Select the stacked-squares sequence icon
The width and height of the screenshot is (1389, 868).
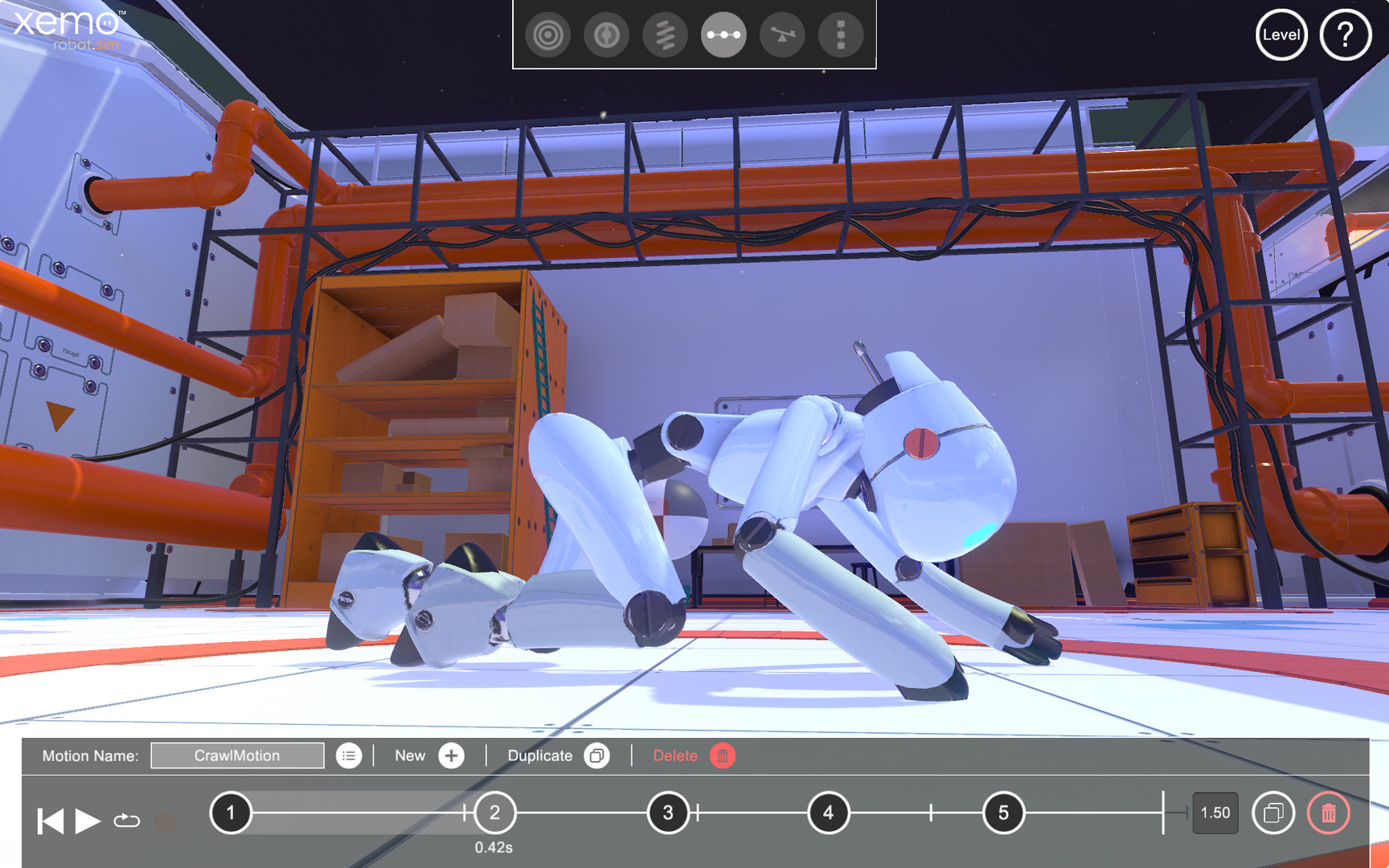tap(840, 35)
